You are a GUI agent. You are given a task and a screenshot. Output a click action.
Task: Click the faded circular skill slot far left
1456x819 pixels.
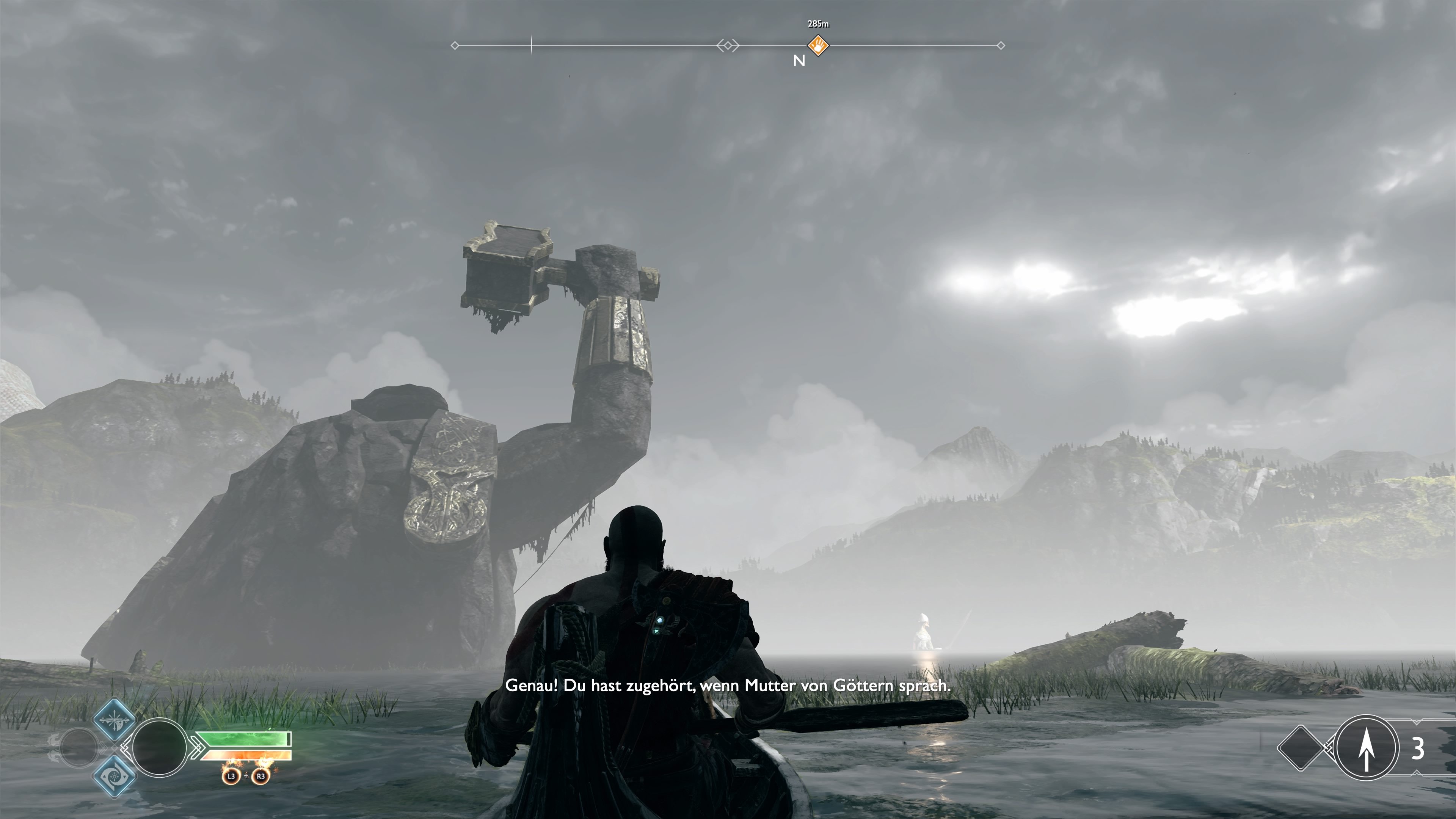[x=80, y=748]
